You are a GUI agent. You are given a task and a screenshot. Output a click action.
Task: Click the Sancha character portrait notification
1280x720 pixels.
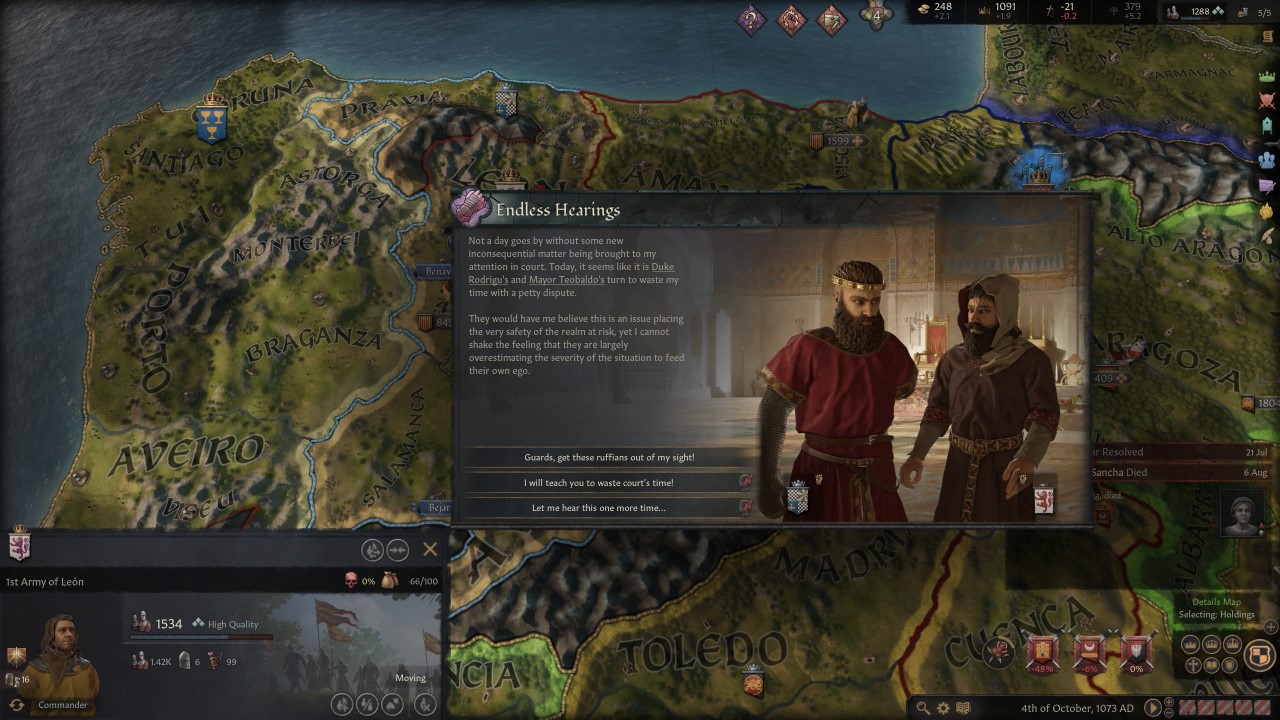pos(1243,514)
